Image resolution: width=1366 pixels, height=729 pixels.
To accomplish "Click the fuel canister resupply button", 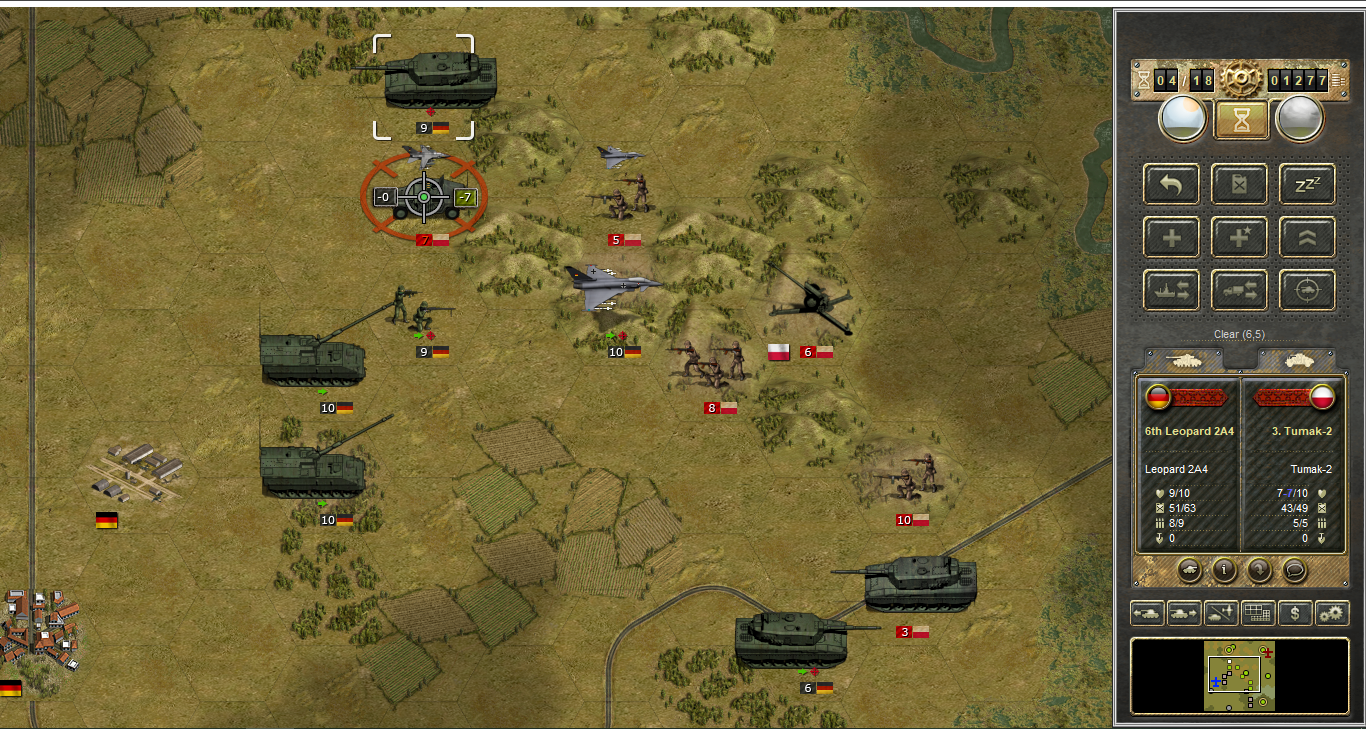I will tap(1240, 184).
